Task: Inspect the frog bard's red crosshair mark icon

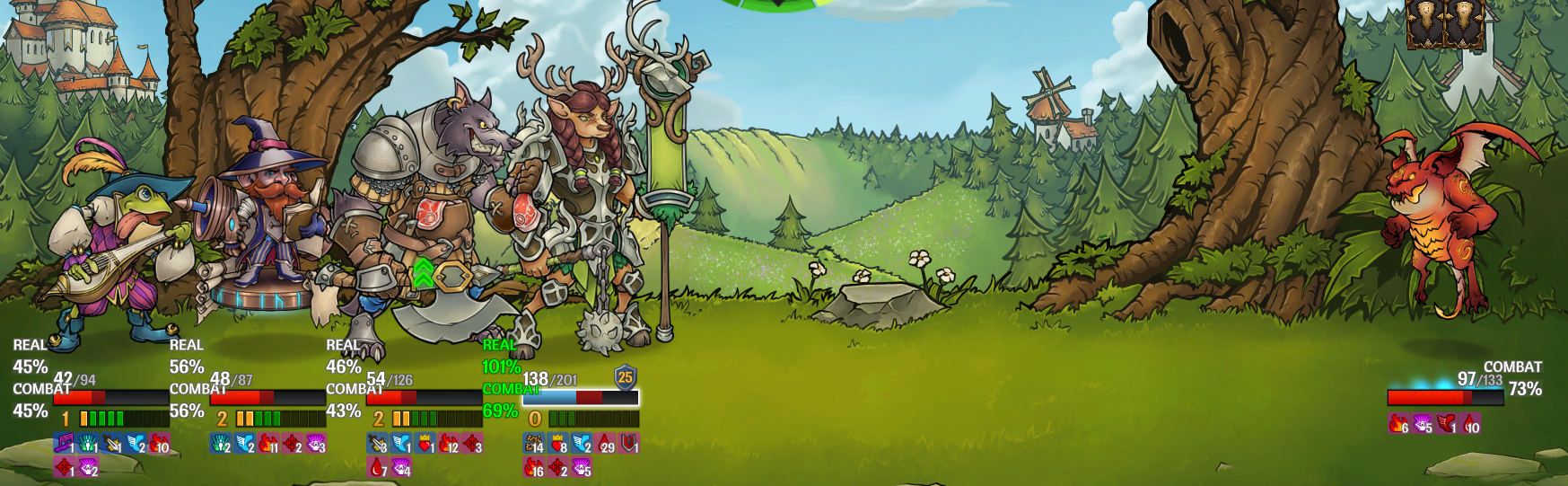Action: coord(64,466)
